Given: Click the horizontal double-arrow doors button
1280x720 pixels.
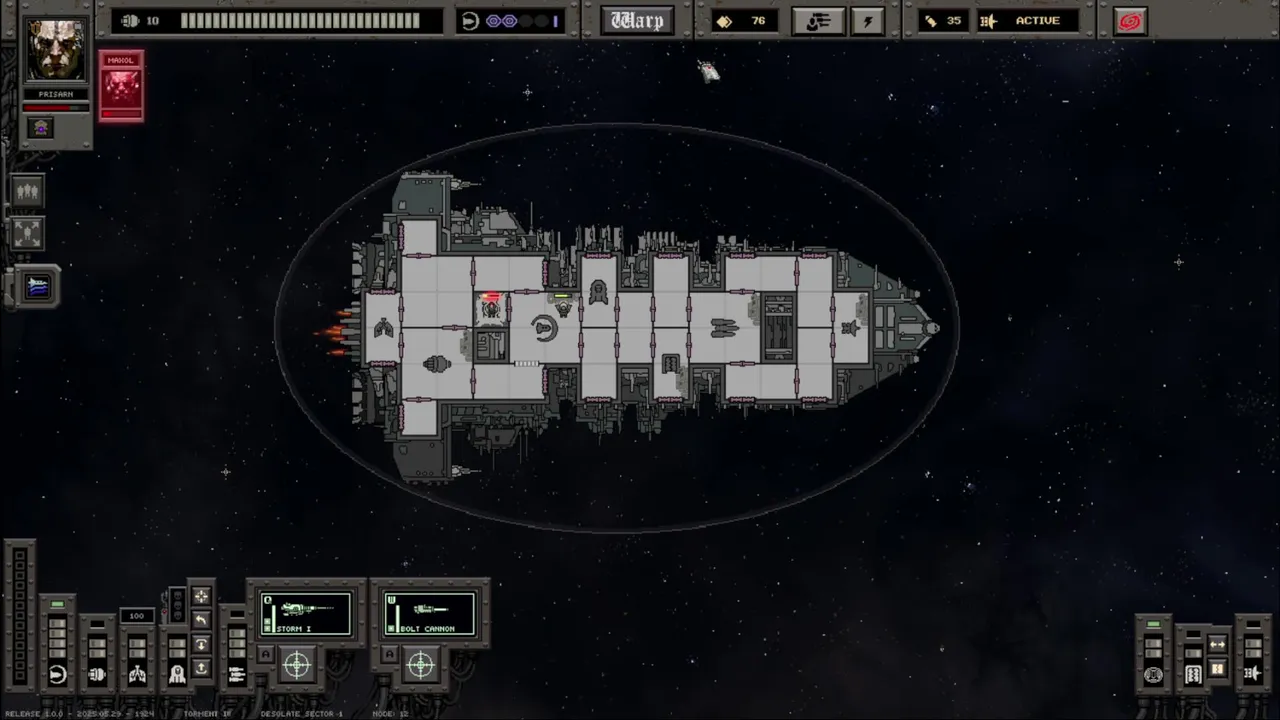Looking at the screenshot, I should click(x=1217, y=645).
